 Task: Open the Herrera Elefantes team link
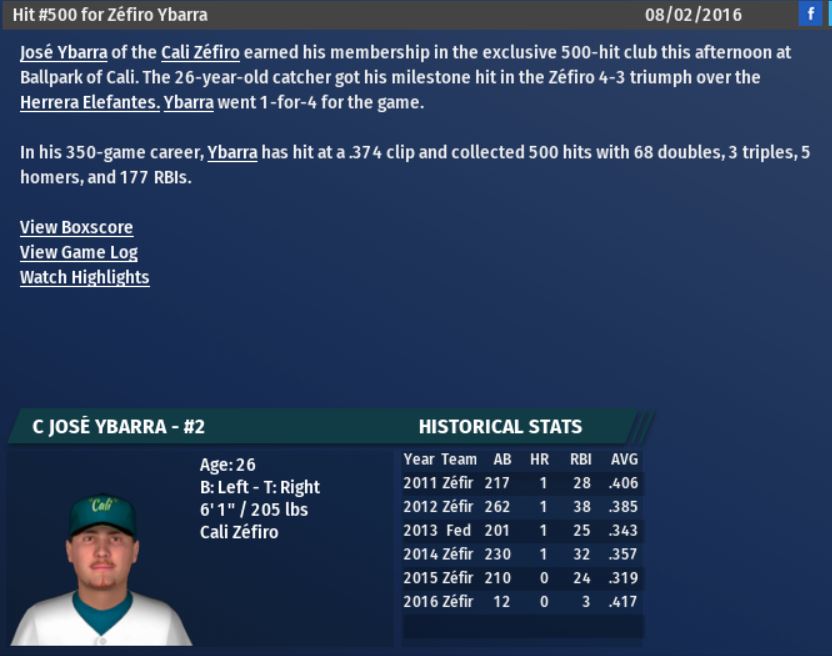pos(90,103)
